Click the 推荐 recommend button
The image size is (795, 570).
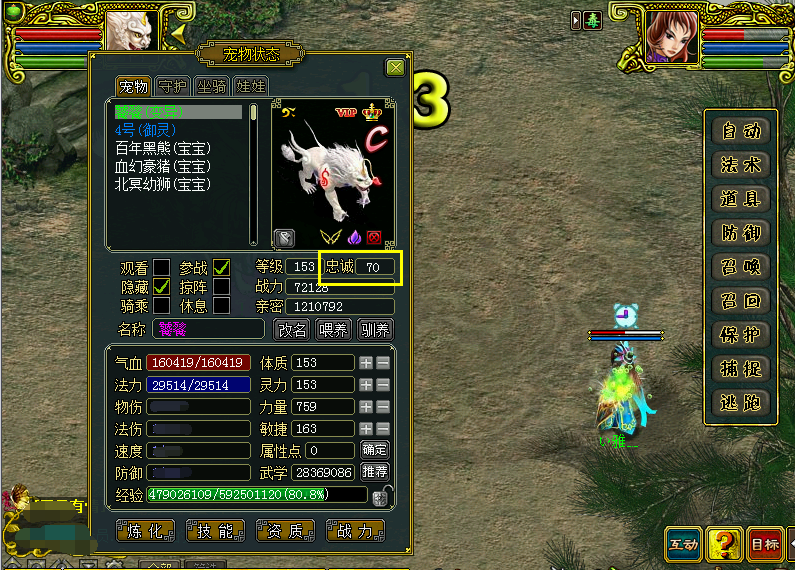coord(375,471)
